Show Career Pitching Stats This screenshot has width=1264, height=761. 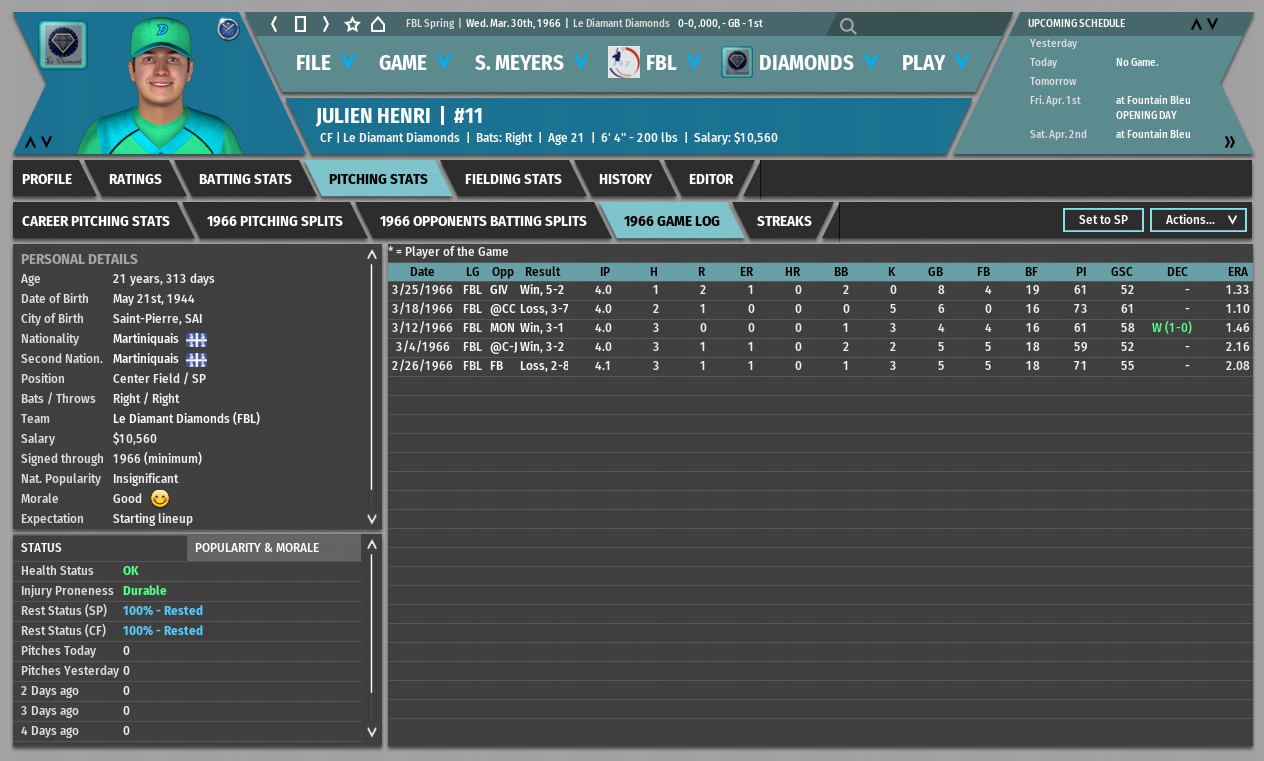pyautogui.click(x=96, y=221)
